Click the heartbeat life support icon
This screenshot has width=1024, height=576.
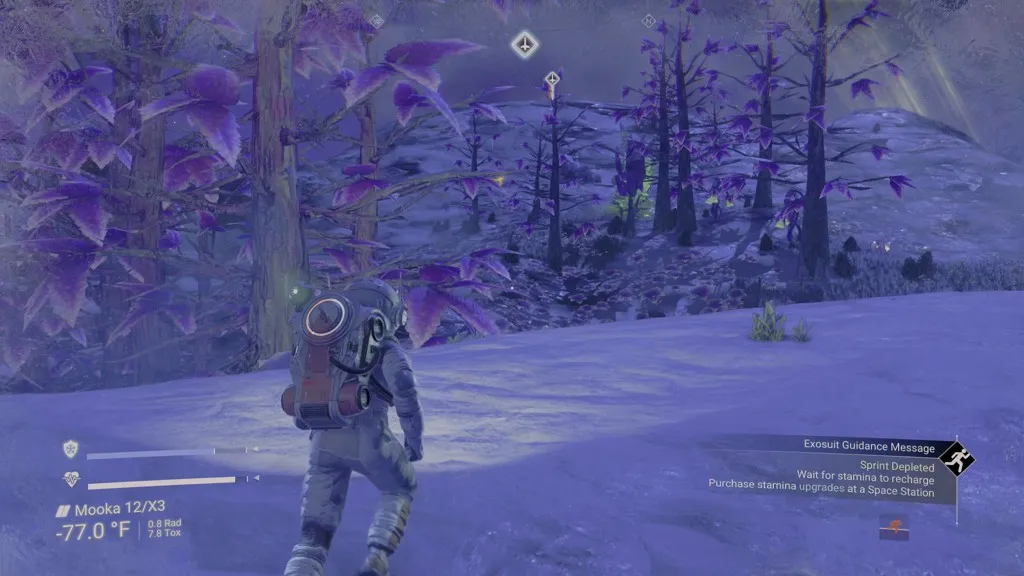coord(71,479)
